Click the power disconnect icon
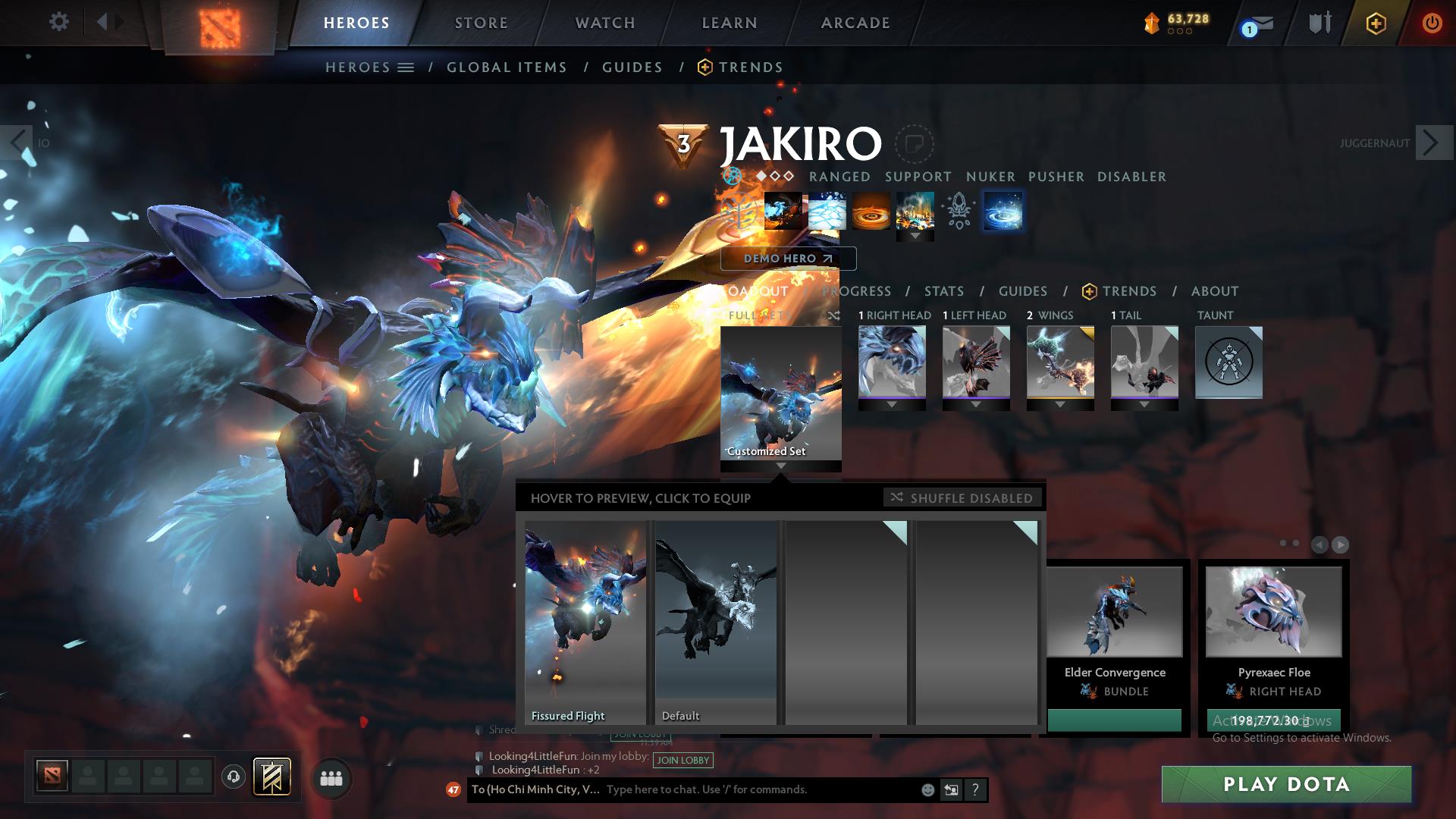1456x819 pixels. 1432,23
